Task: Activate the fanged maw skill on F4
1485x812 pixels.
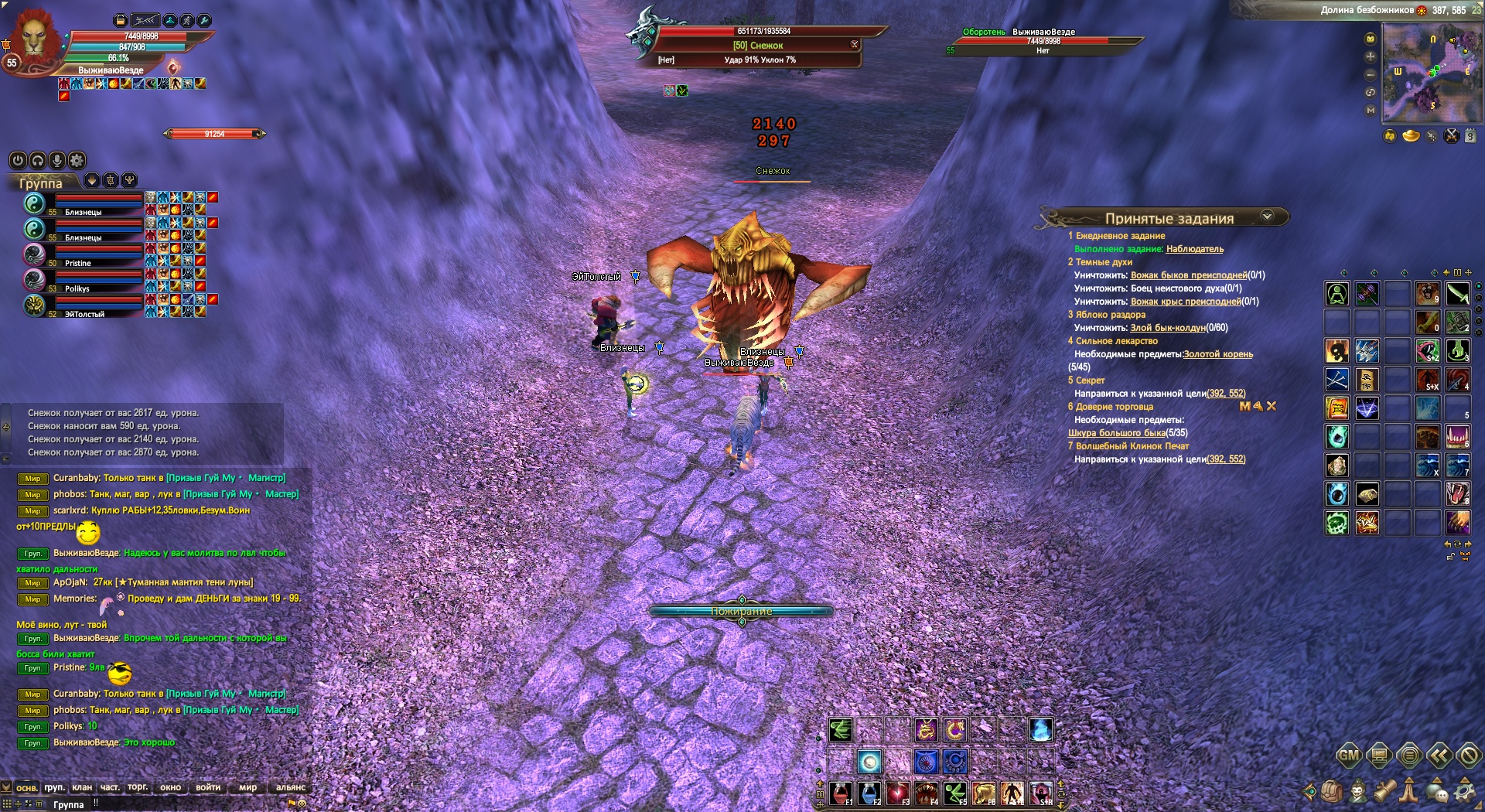Action: [x=927, y=793]
